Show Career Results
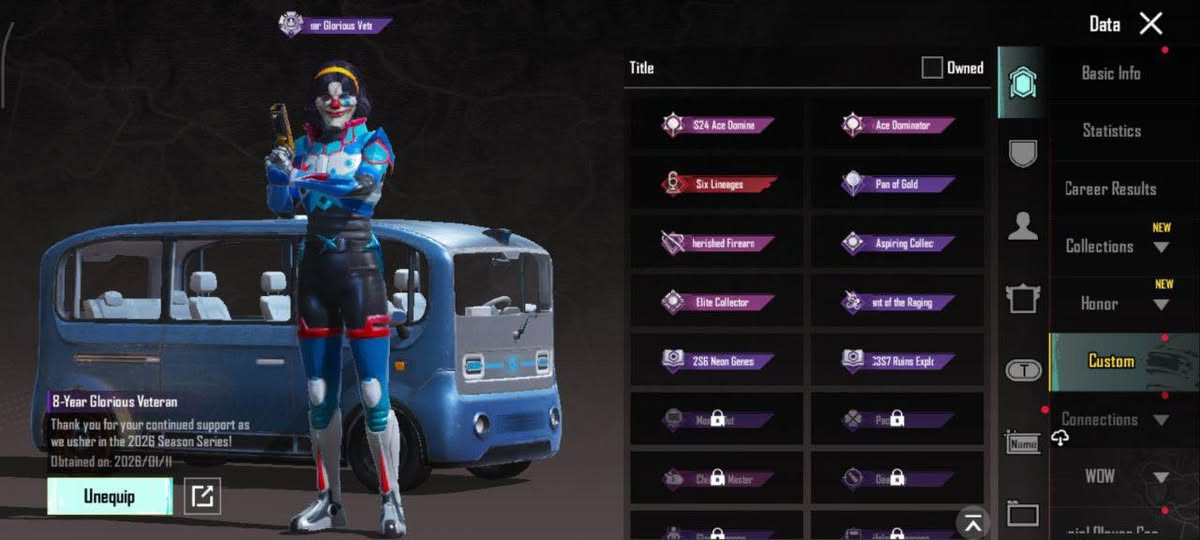 click(x=1110, y=189)
